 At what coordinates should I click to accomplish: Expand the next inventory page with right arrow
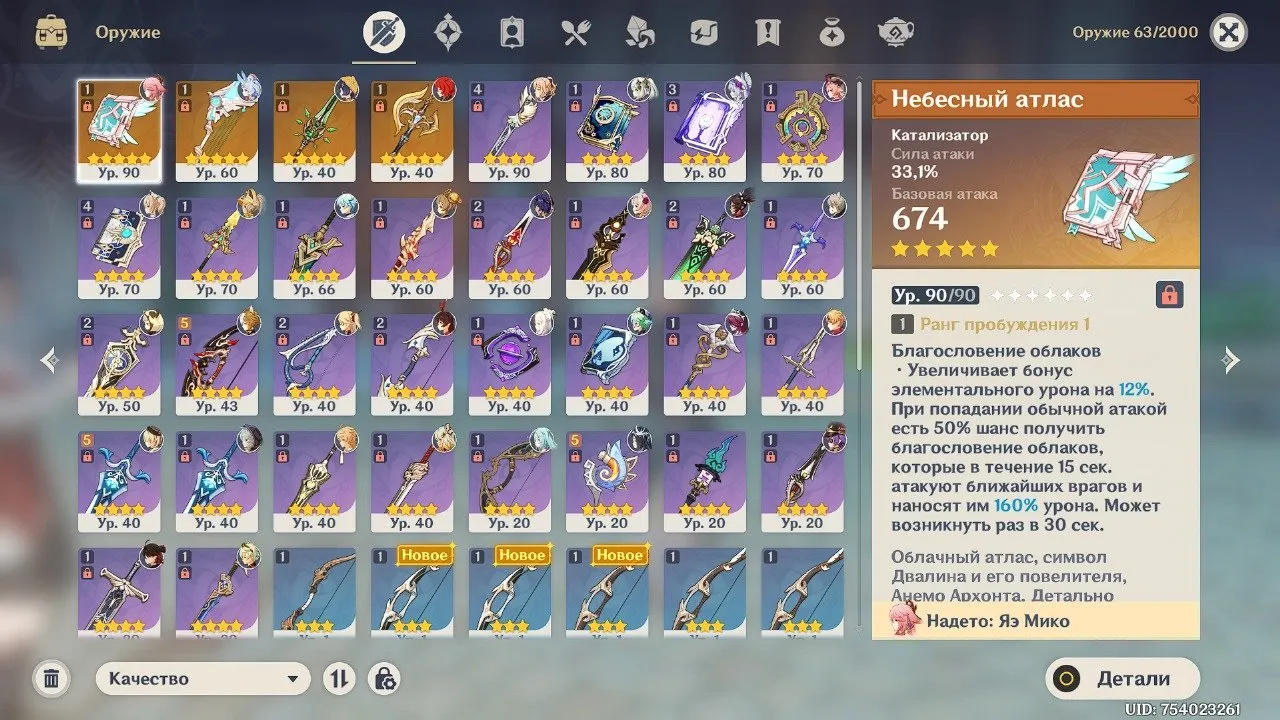pos(1232,360)
